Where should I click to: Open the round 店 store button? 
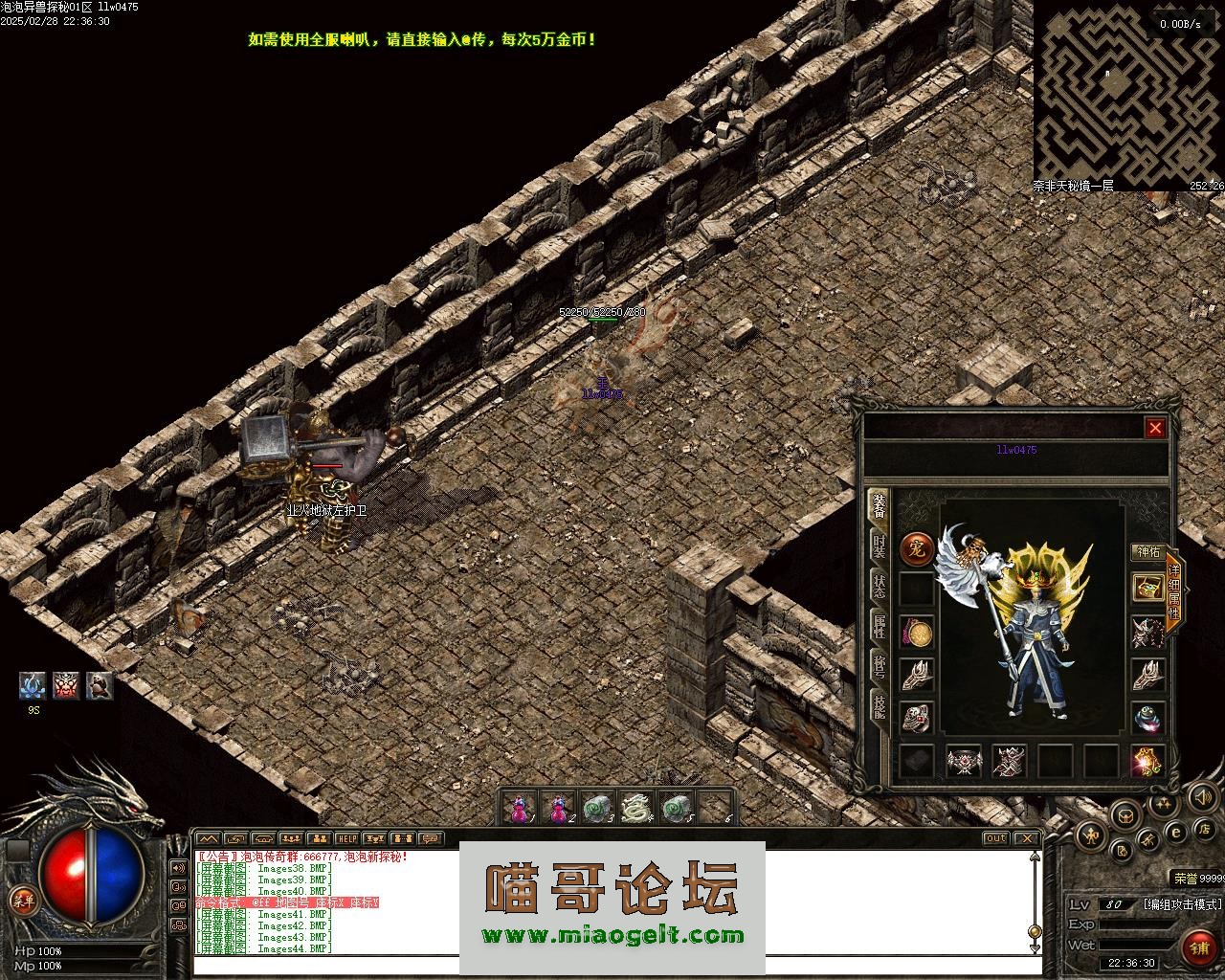pyautogui.click(x=1207, y=829)
